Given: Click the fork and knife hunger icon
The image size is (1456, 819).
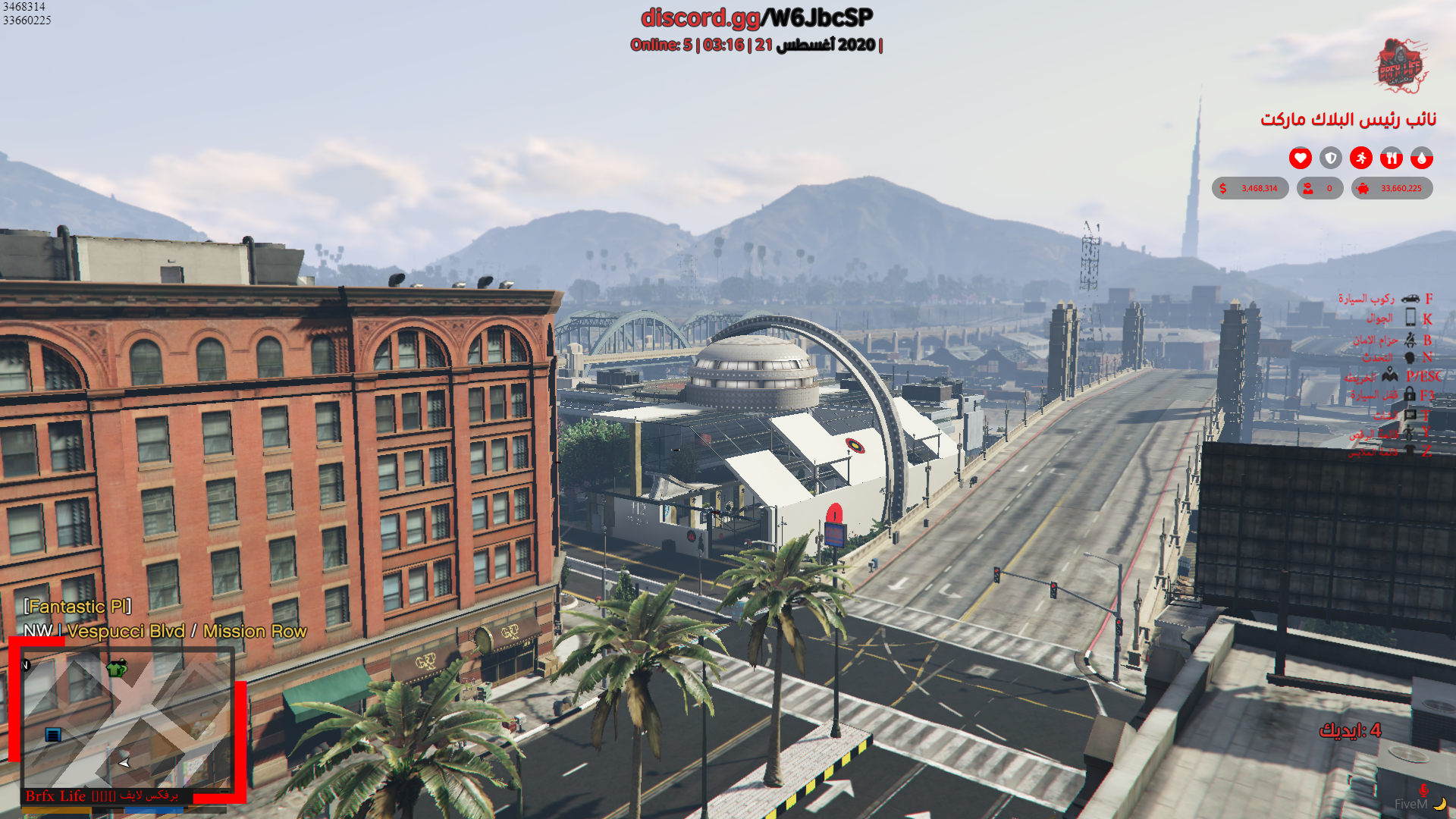Looking at the screenshot, I should [1391, 158].
